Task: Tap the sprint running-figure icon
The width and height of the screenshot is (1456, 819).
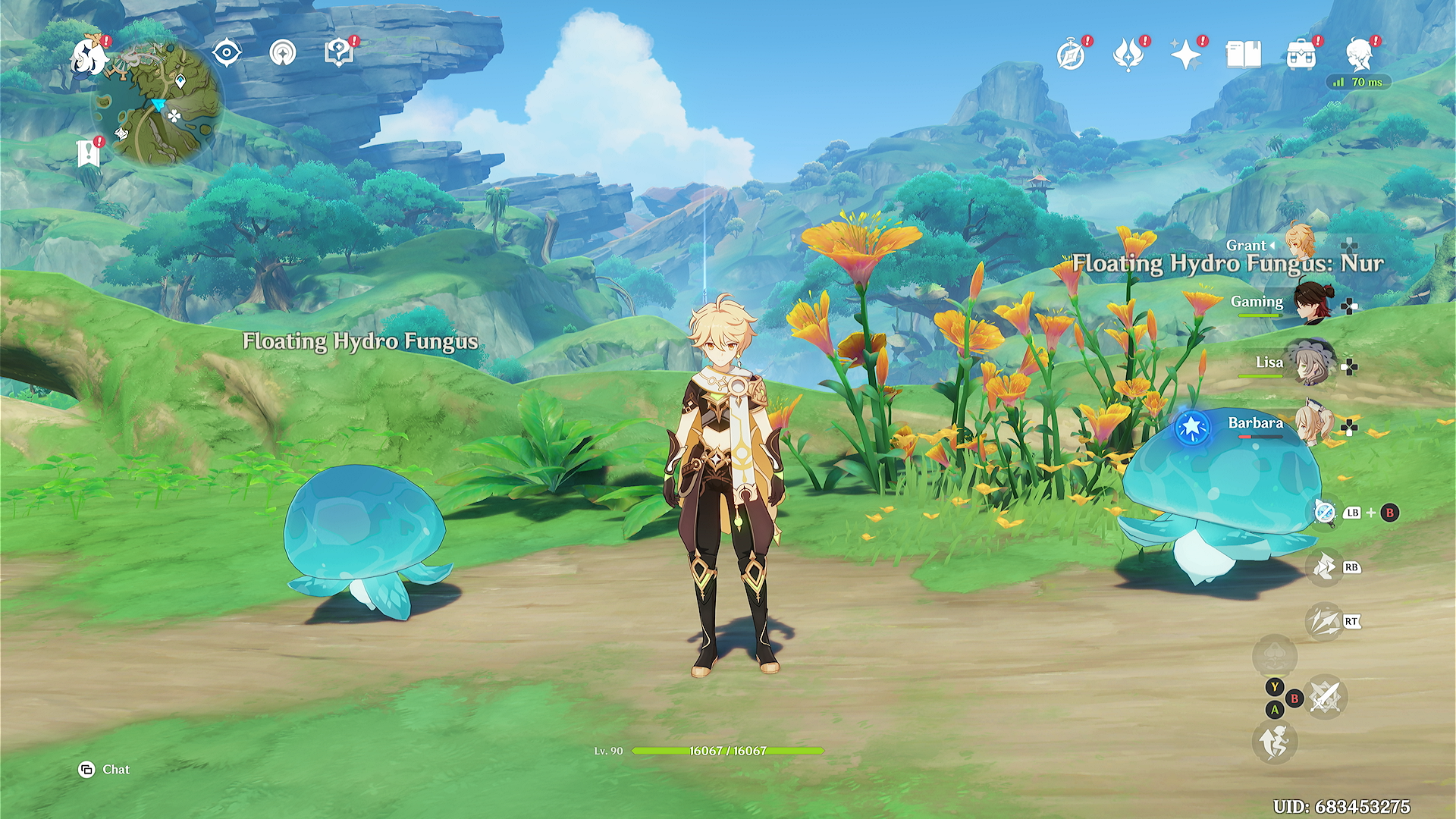Action: click(x=1275, y=742)
